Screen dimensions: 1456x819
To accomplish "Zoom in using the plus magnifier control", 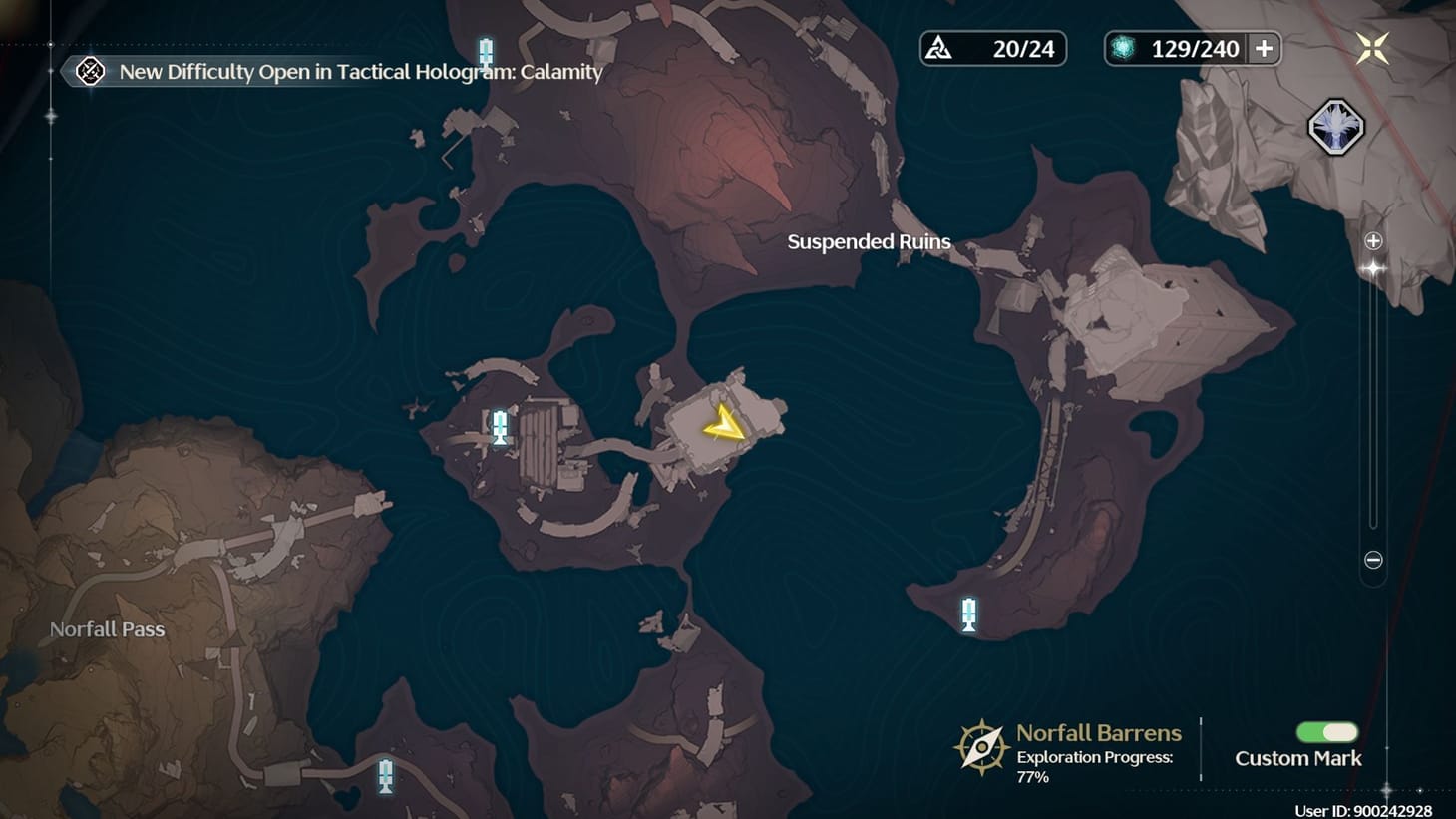I will pos(1373,240).
